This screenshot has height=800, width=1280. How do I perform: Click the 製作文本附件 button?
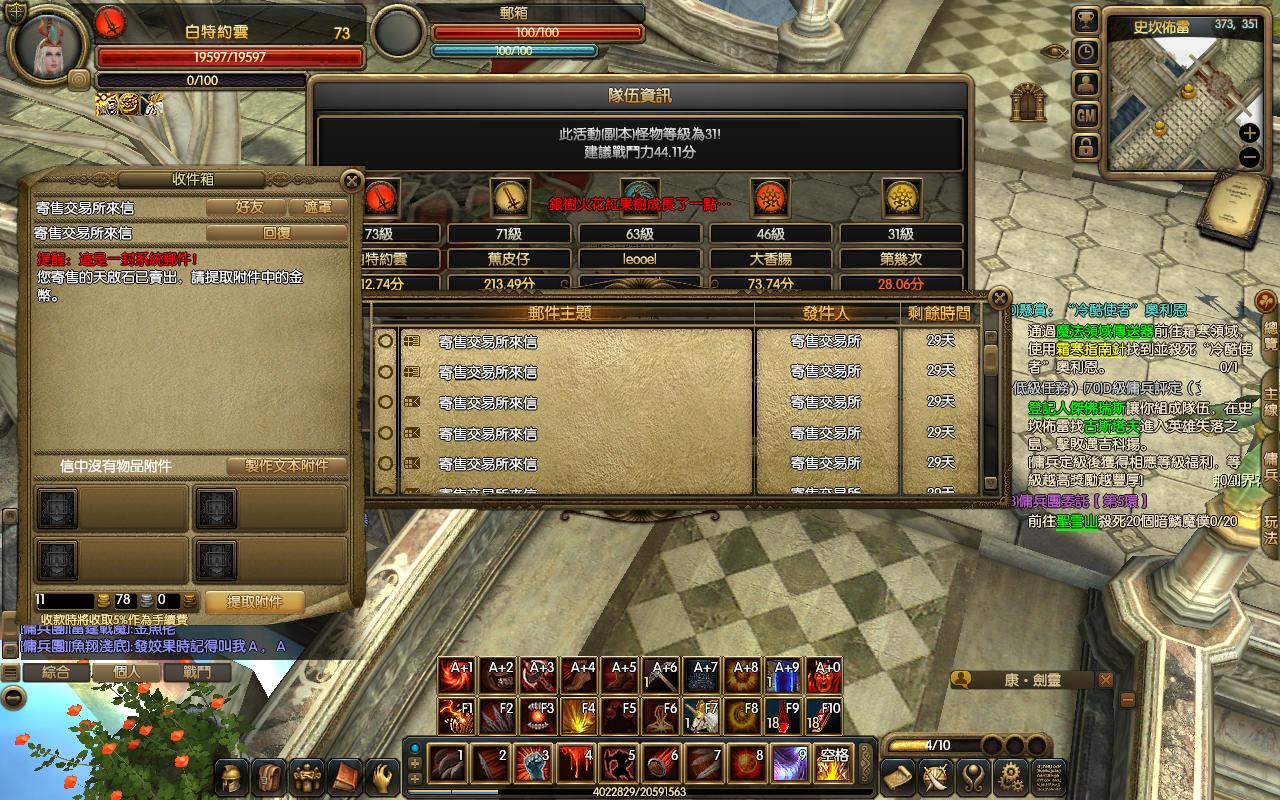[x=286, y=466]
